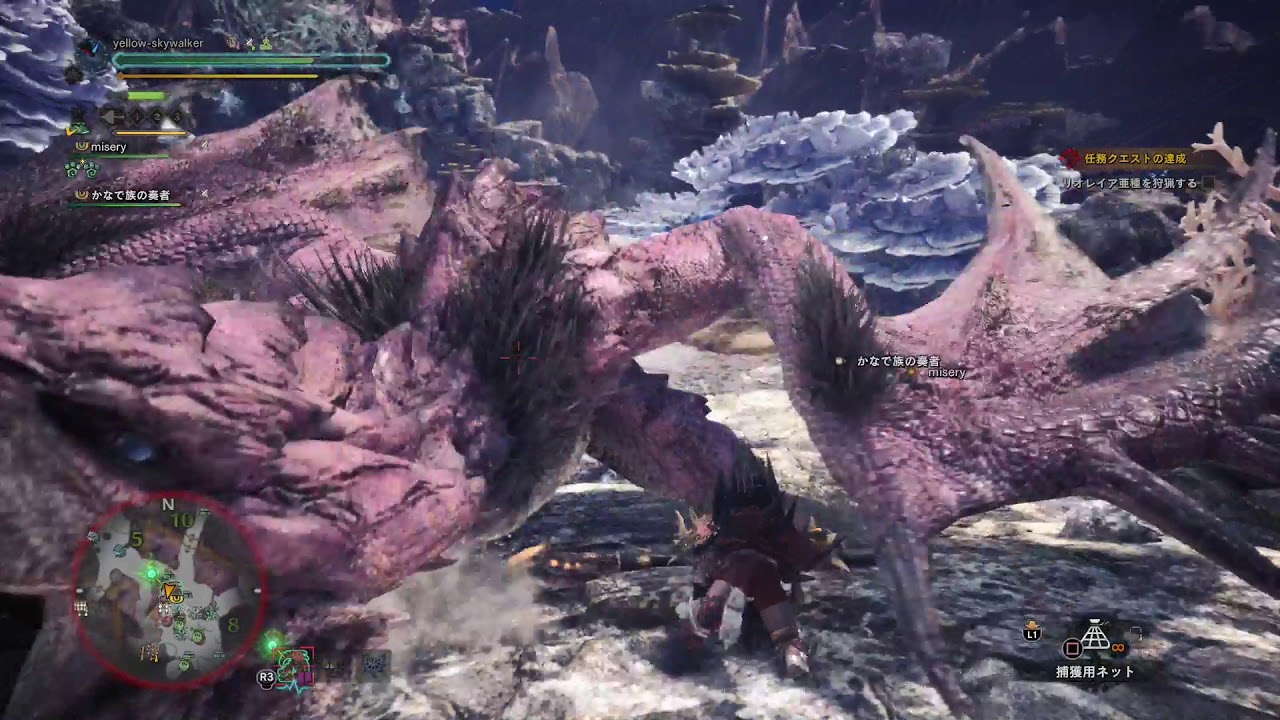
Task: Click the buff icon beside yellow-skywalker's name
Action: (x=232, y=44)
